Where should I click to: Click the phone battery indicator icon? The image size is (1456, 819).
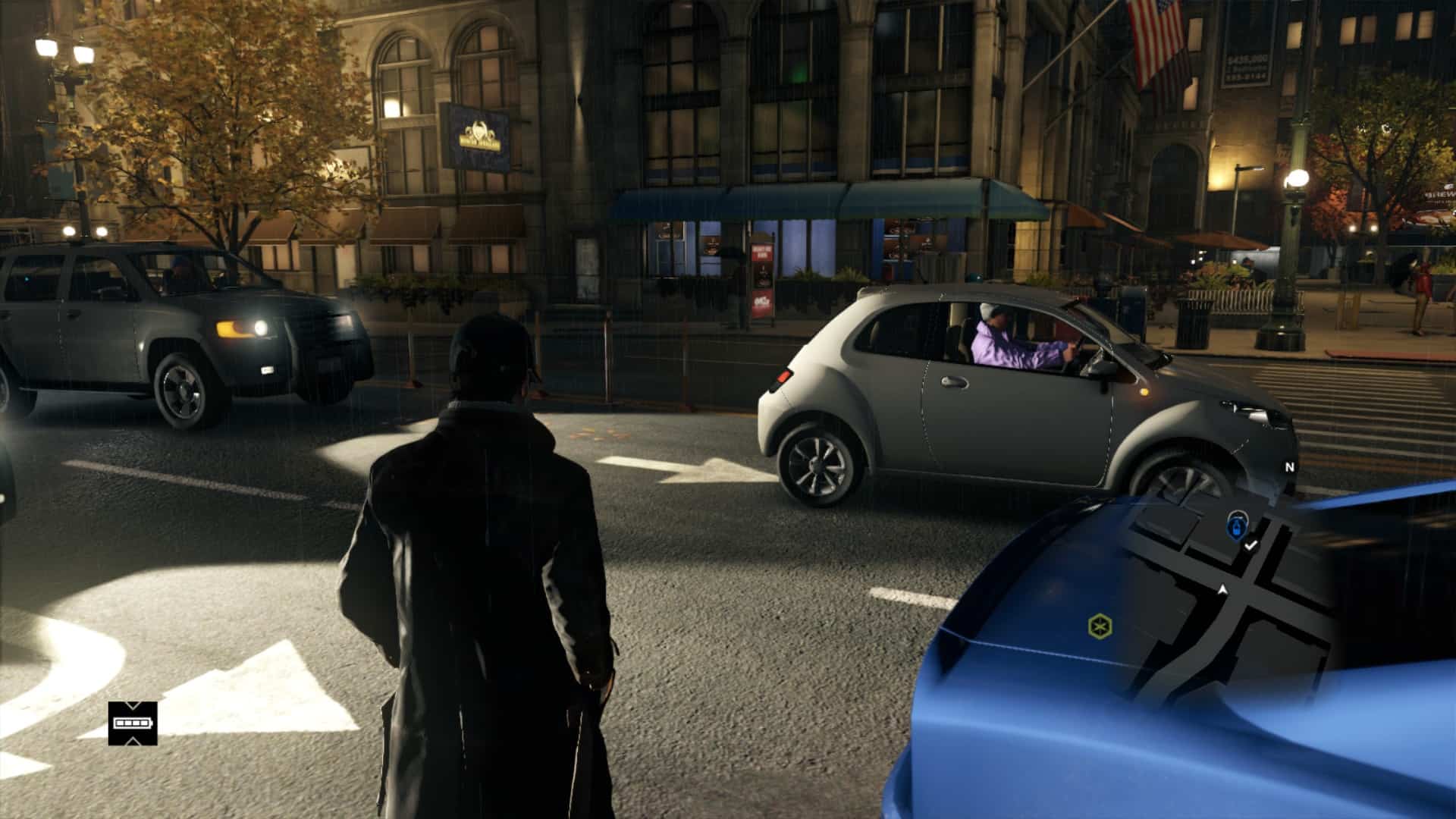pos(133,723)
